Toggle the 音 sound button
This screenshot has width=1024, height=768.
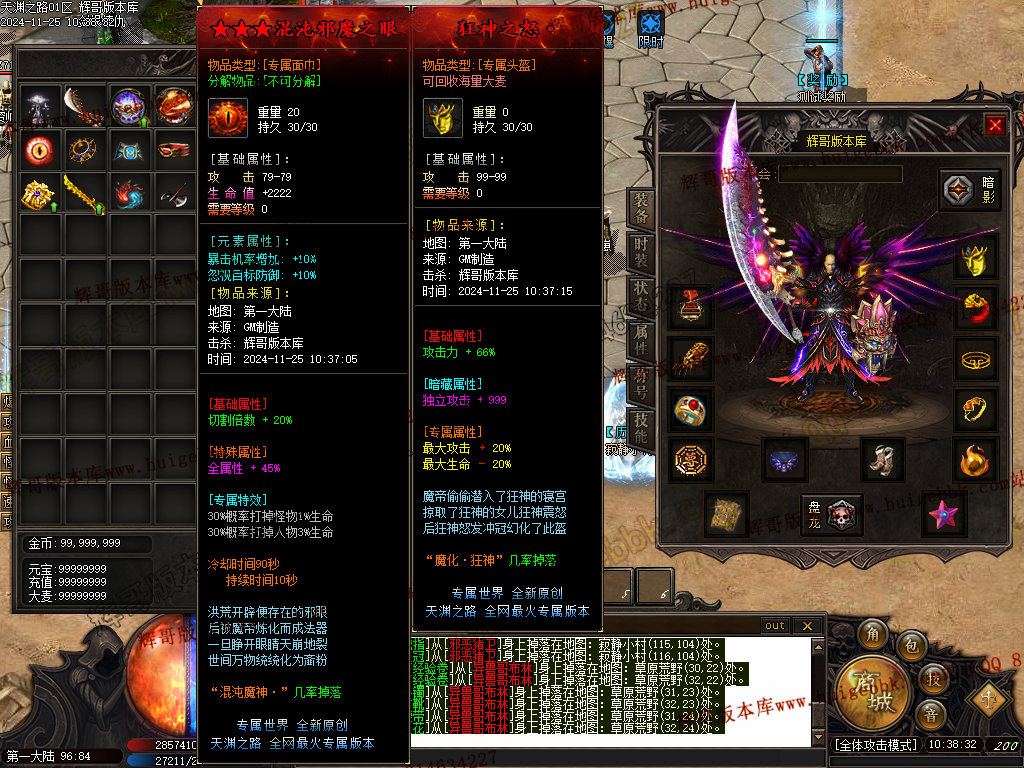click(931, 714)
